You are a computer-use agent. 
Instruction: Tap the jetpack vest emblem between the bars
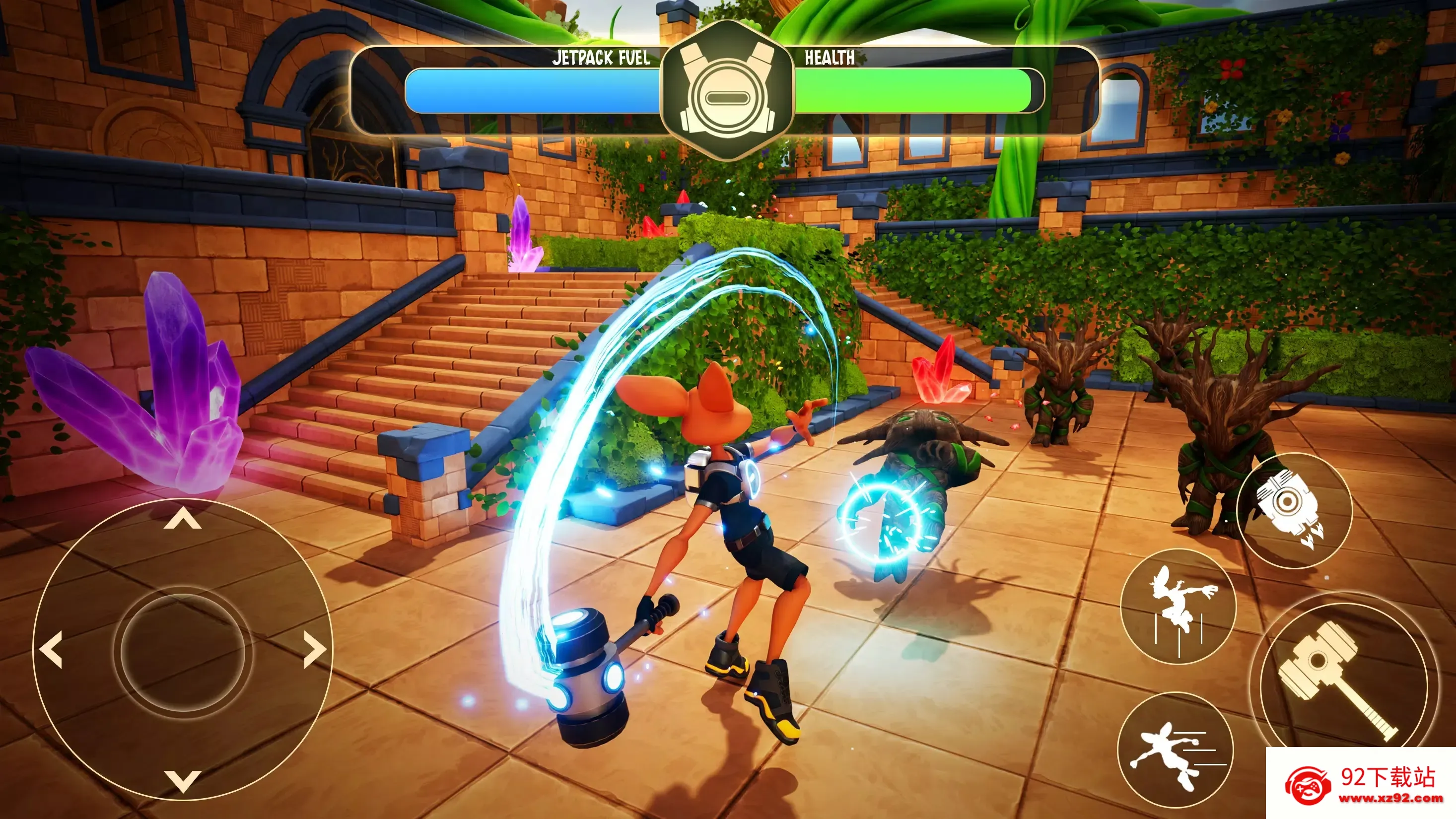(x=728, y=93)
